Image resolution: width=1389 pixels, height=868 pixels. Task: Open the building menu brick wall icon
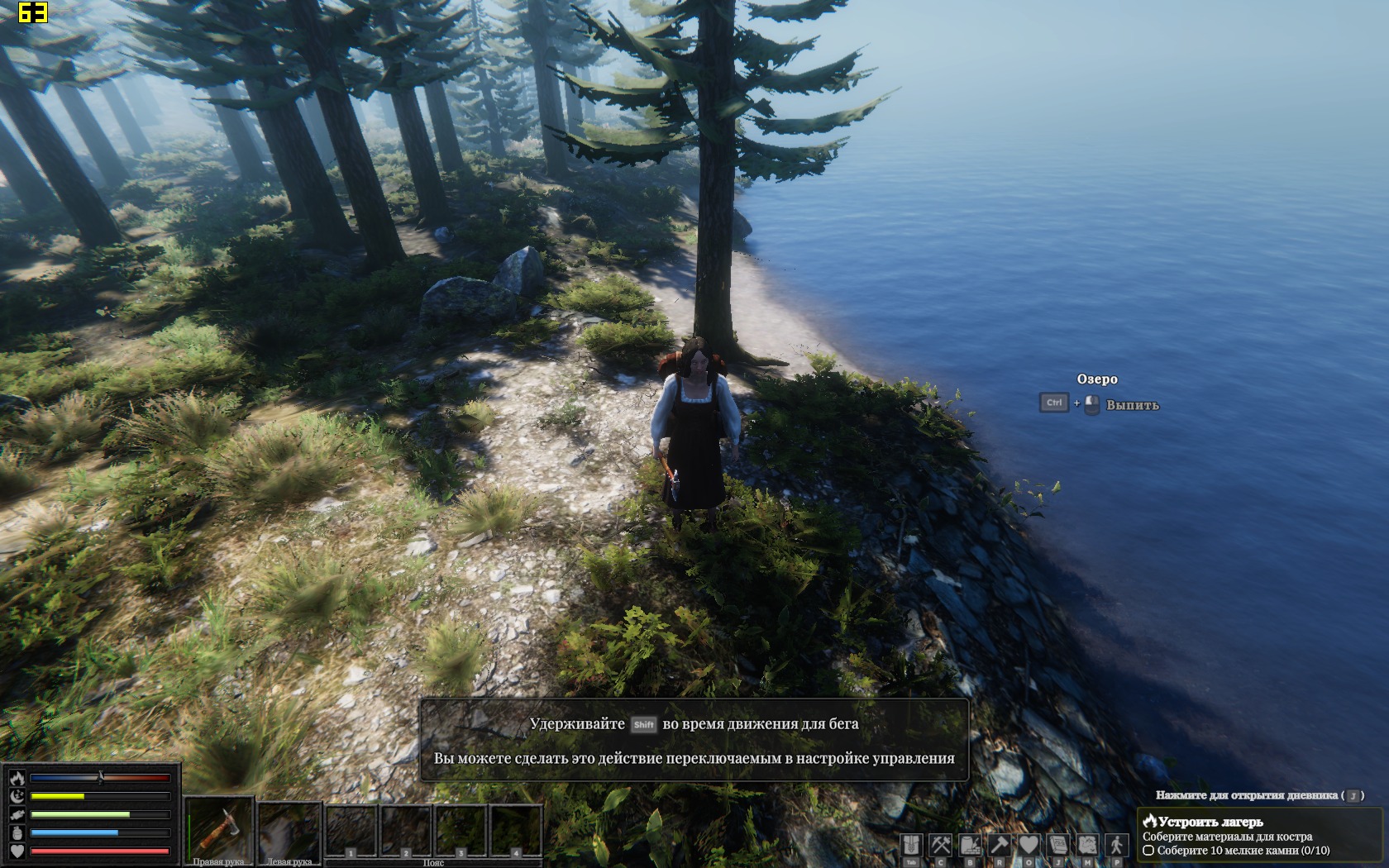tap(971, 845)
